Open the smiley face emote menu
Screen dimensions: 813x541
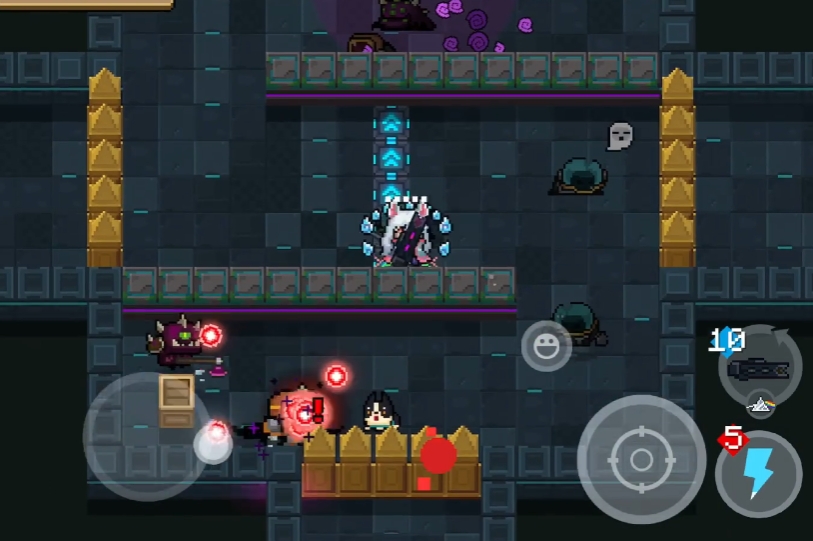pyautogui.click(x=546, y=347)
